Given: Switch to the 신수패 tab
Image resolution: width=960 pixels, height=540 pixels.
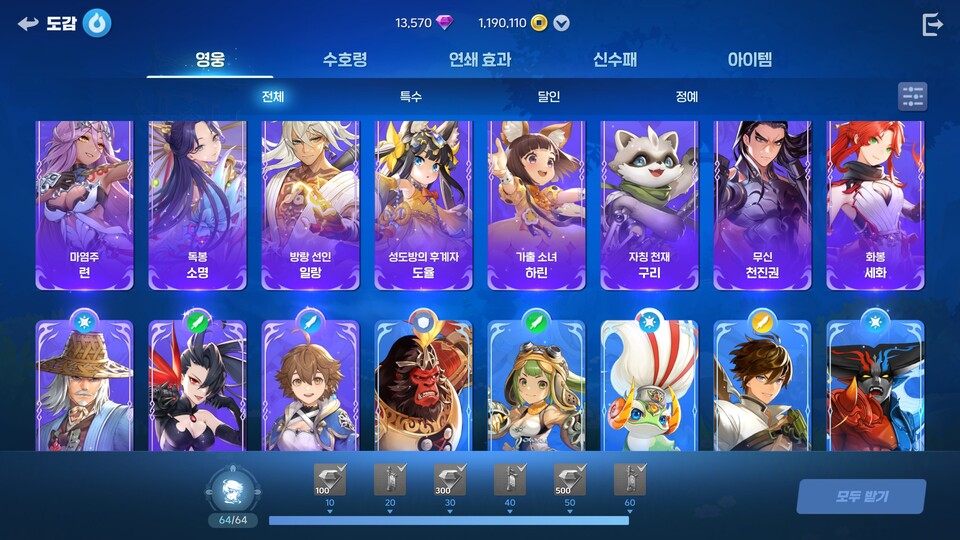Looking at the screenshot, I should 615,59.
